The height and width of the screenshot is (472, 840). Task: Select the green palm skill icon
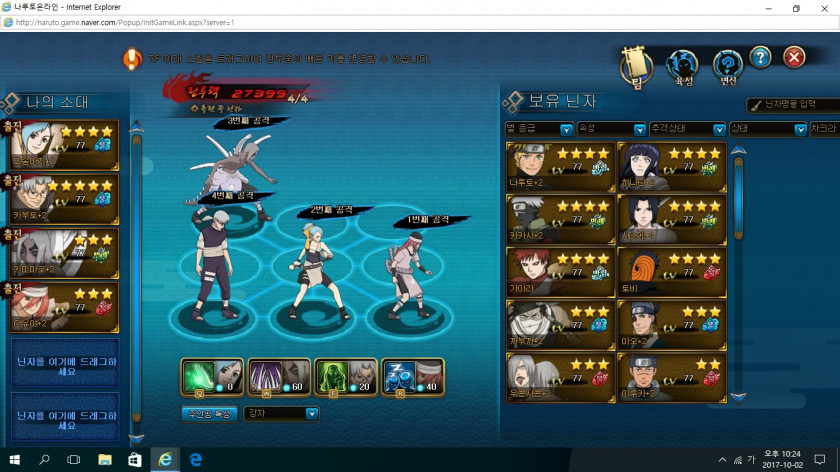click(212, 377)
